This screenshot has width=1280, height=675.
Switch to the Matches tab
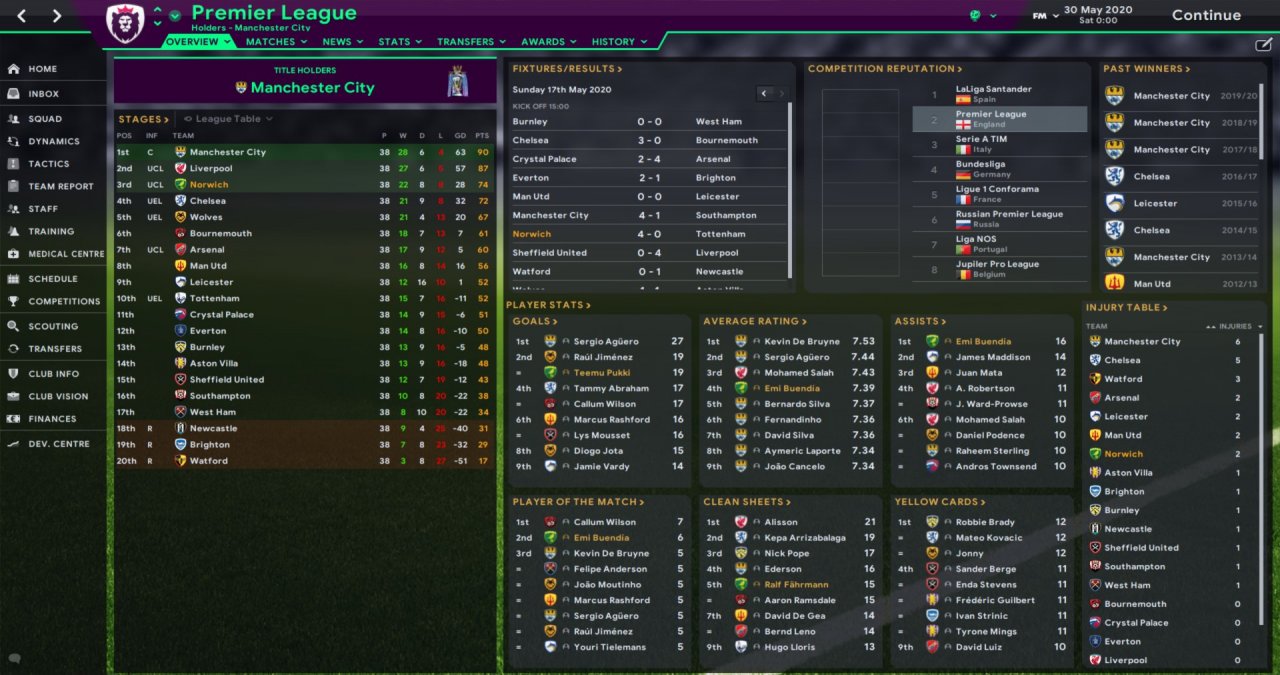point(270,42)
